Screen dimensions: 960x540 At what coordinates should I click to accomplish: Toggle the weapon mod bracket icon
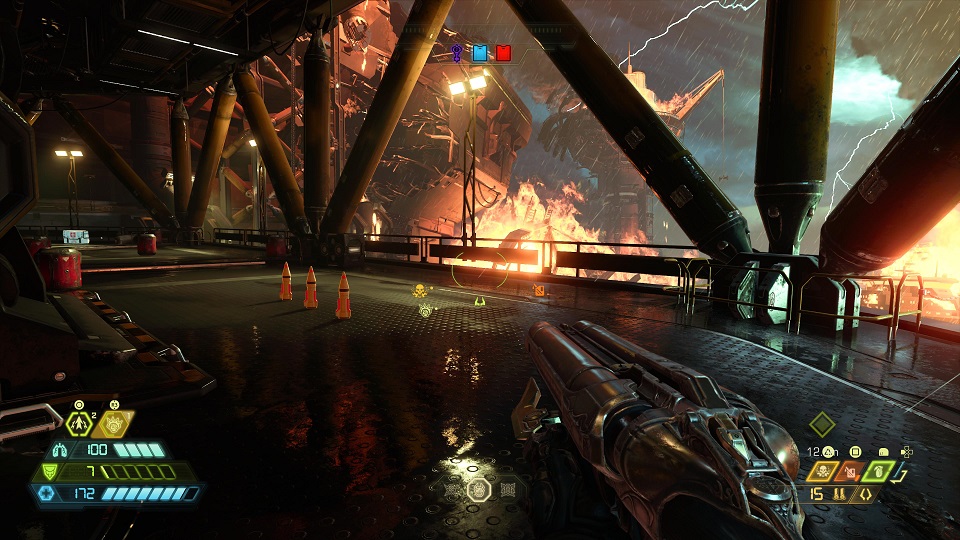[x=865, y=493]
